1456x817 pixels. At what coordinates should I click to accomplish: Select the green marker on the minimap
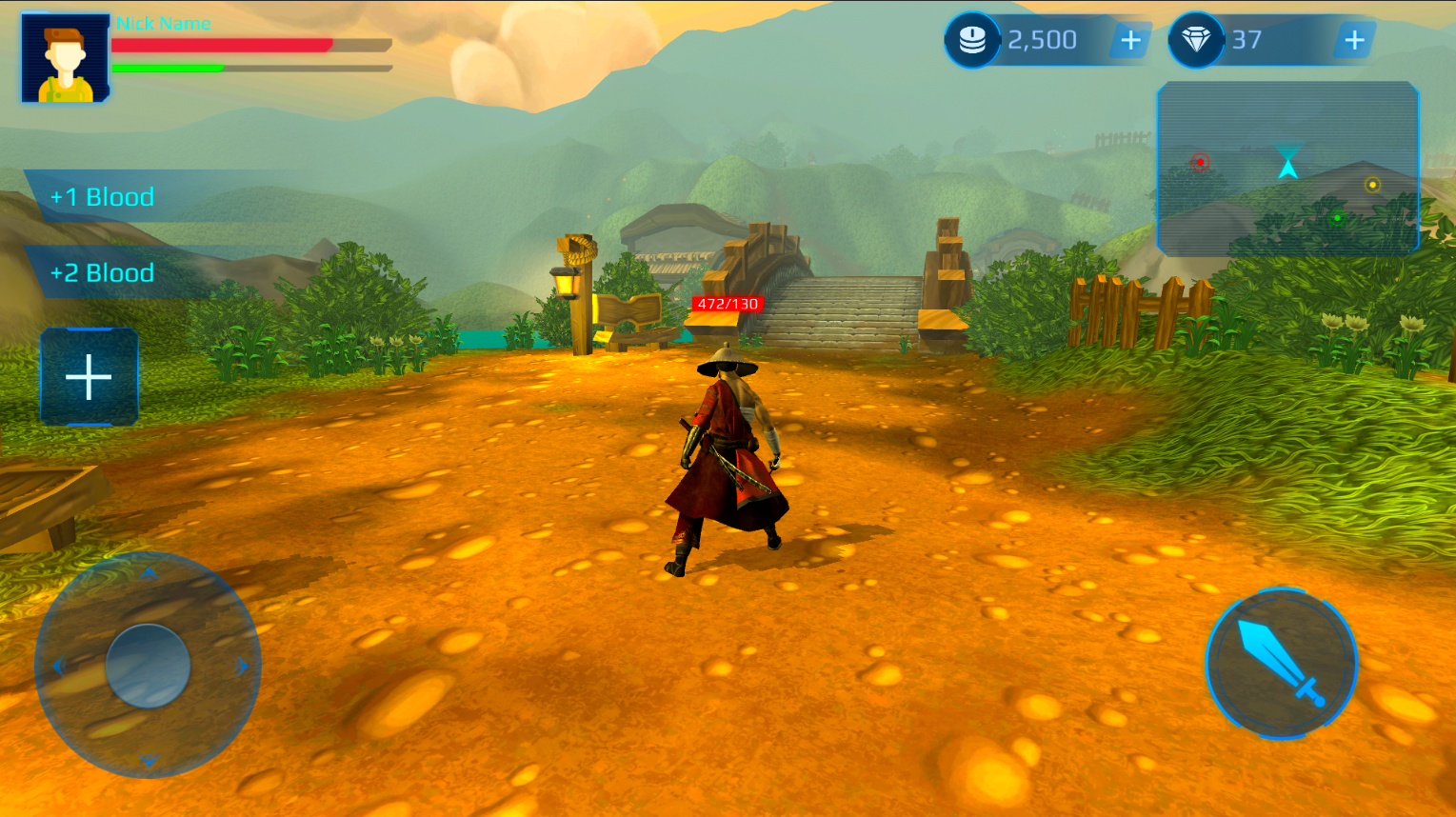pos(1337,218)
